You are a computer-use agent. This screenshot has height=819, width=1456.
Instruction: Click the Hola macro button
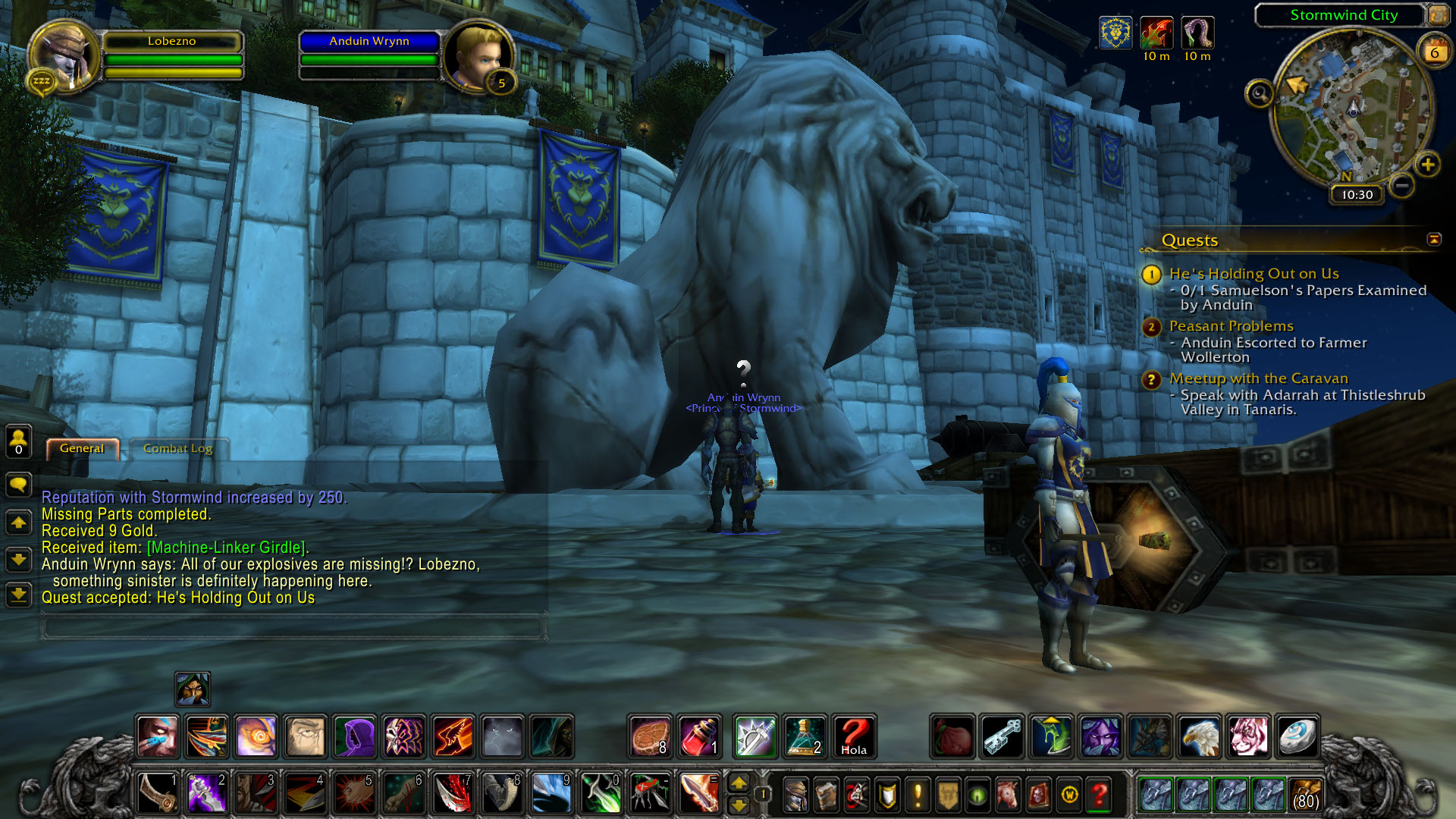pyautogui.click(x=854, y=736)
